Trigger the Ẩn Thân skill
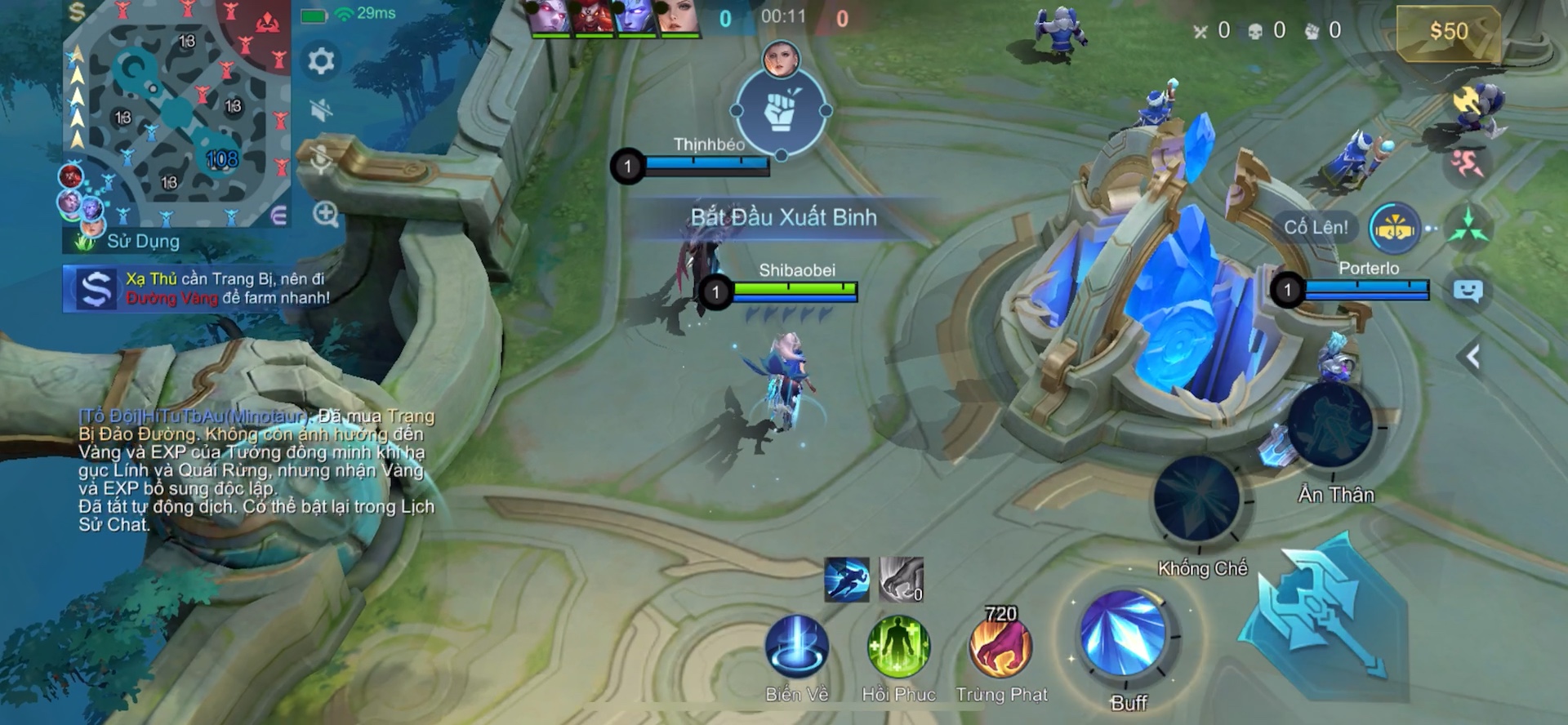The height and width of the screenshot is (725, 1568). (x=1330, y=426)
